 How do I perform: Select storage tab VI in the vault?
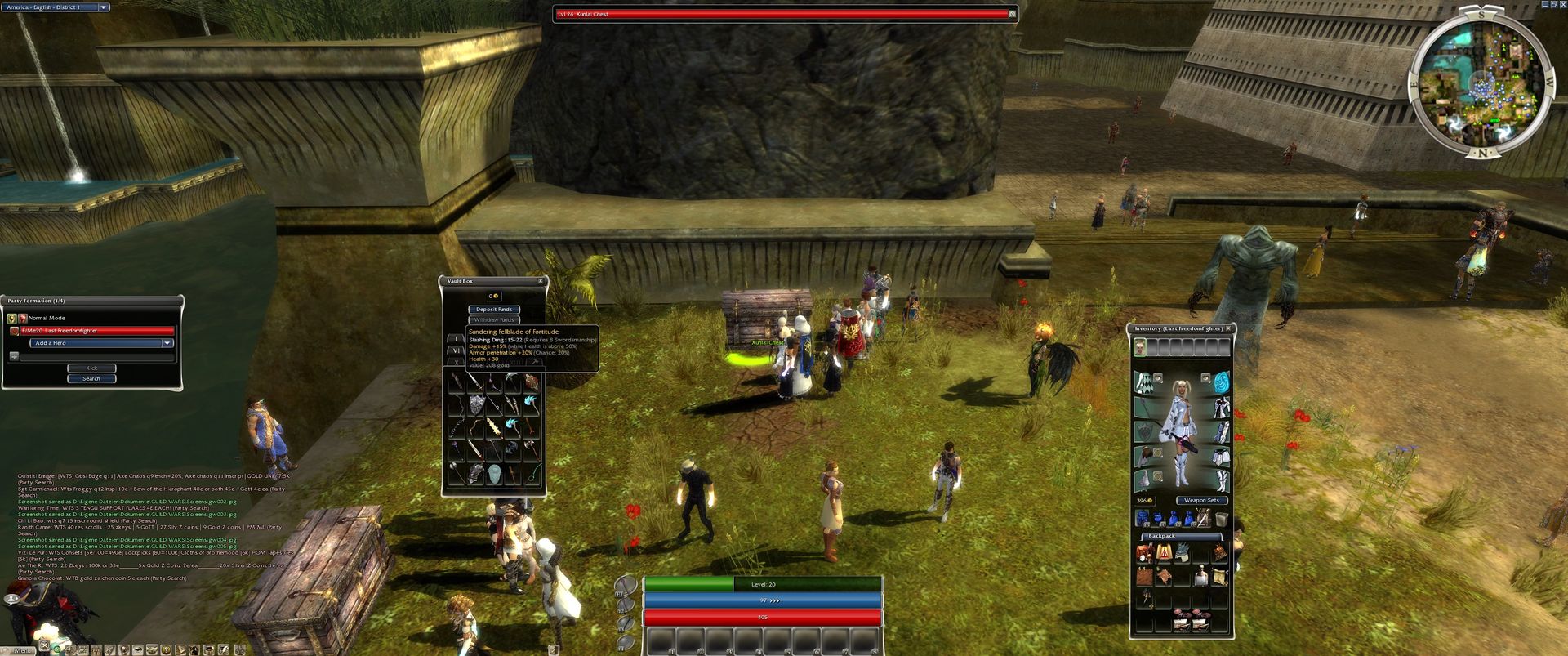[x=456, y=350]
